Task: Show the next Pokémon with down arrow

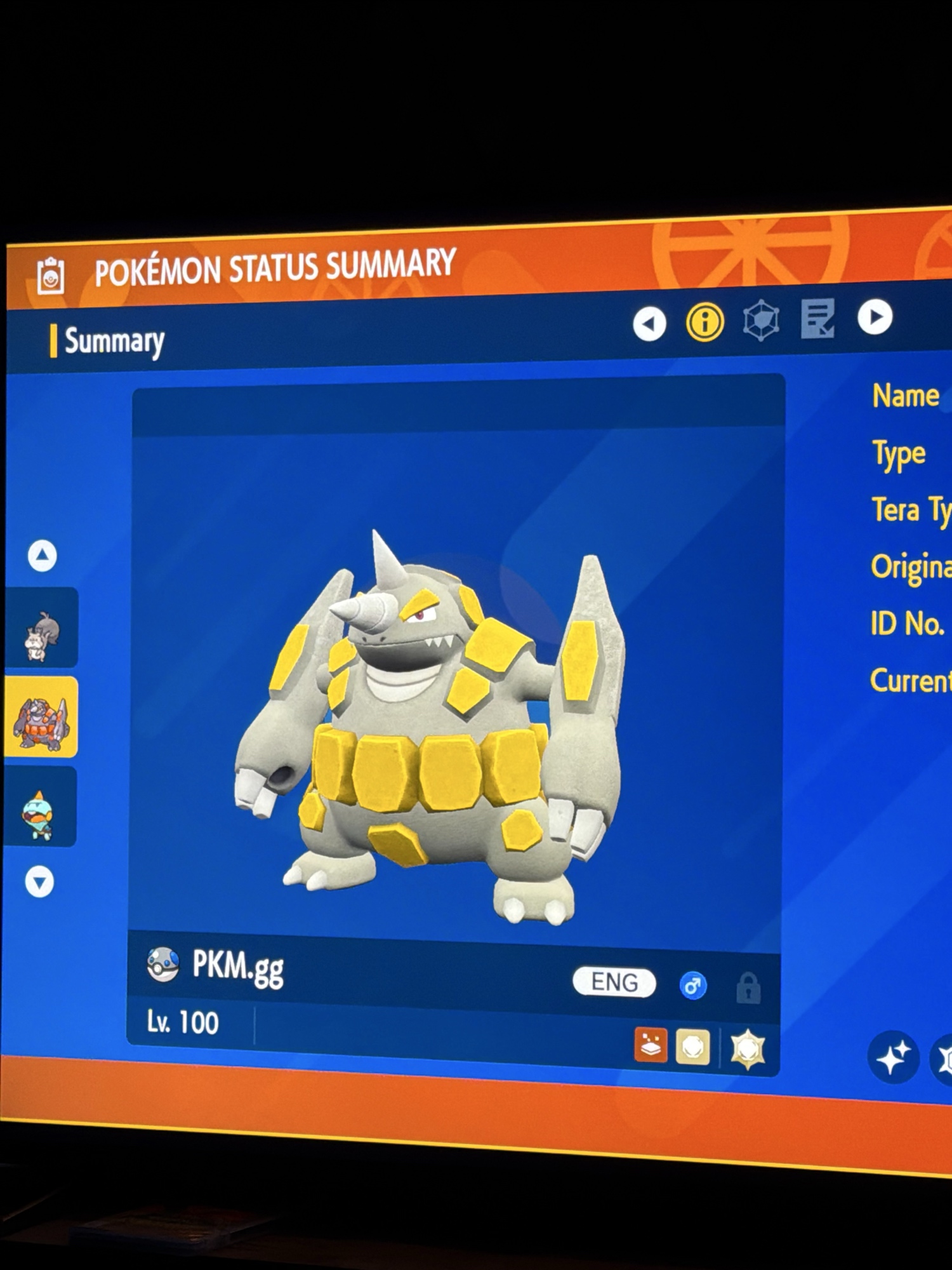Action: (x=40, y=882)
